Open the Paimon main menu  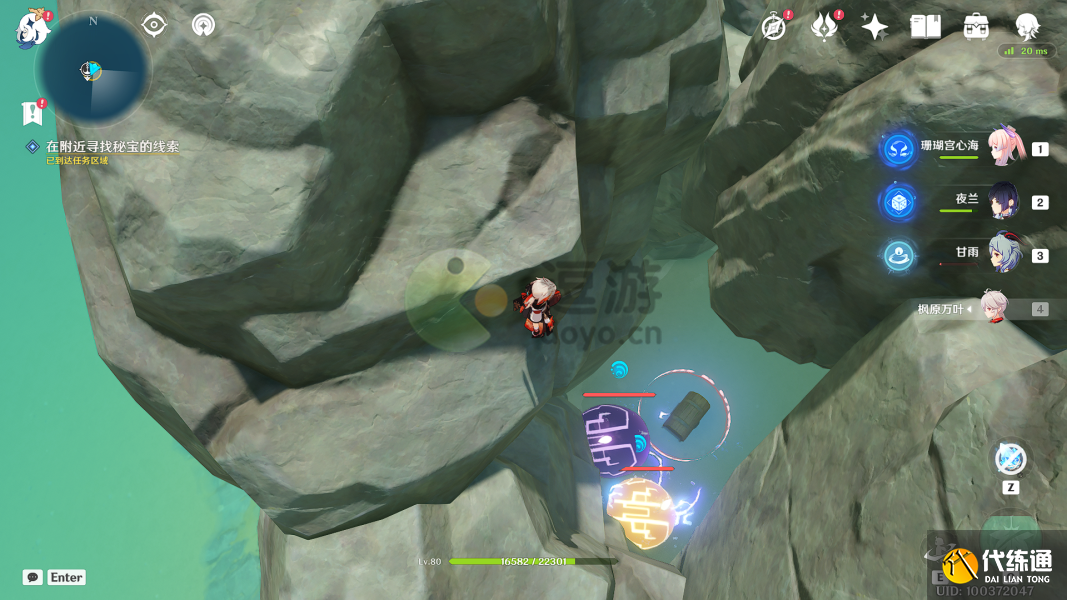tap(32, 29)
